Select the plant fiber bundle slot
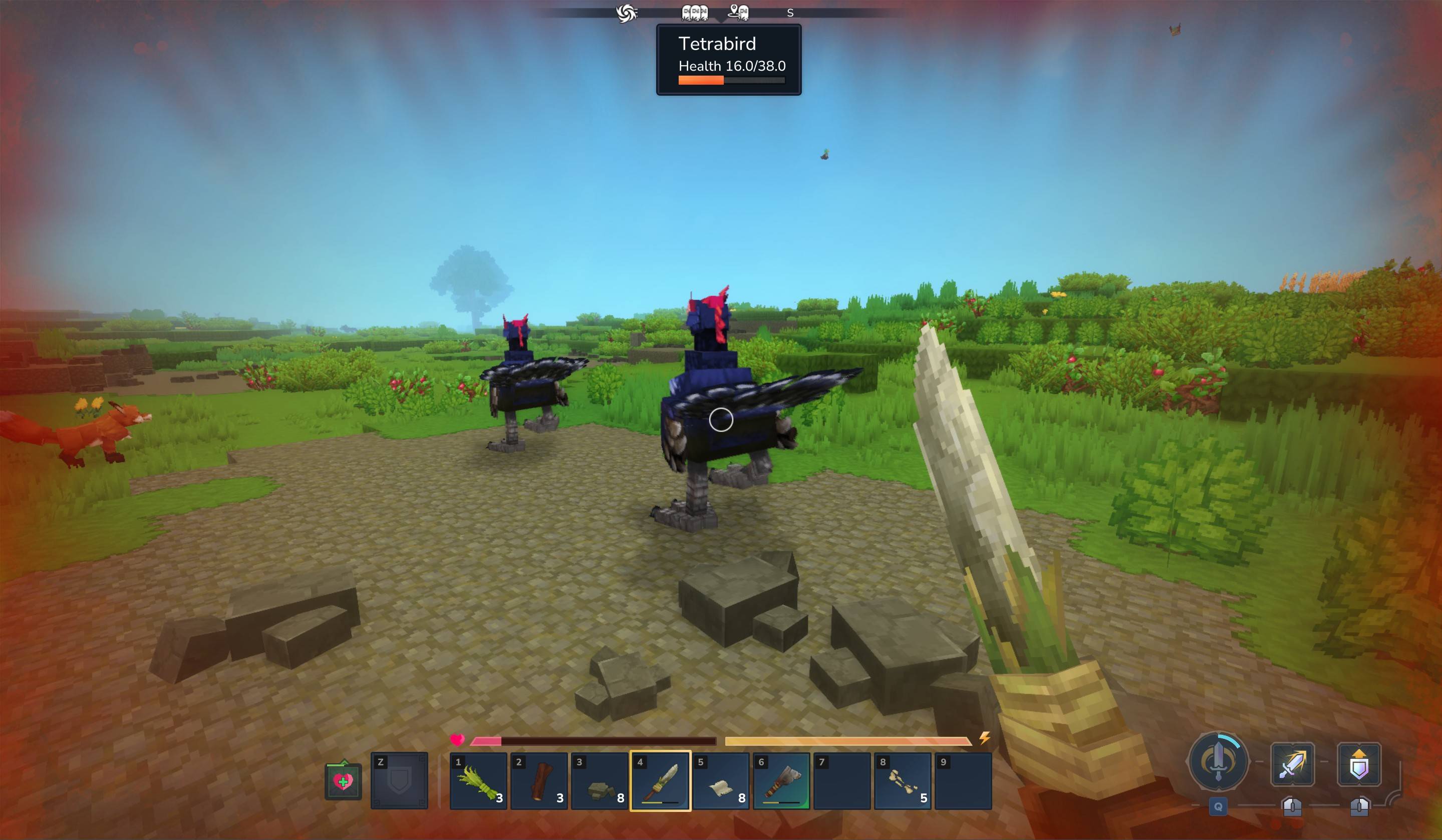This screenshot has width=1442, height=840. pyautogui.click(x=478, y=780)
